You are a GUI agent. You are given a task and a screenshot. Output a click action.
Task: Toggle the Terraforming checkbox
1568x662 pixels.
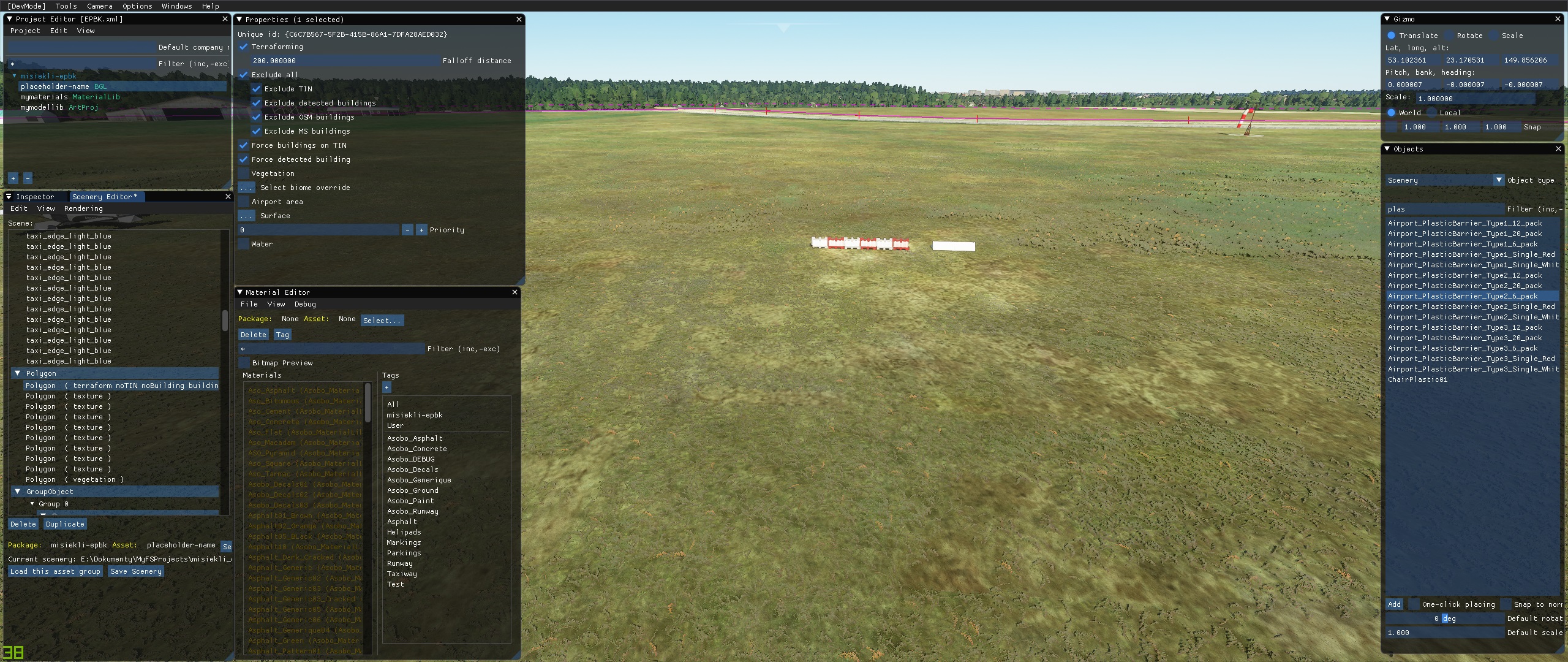click(x=244, y=47)
